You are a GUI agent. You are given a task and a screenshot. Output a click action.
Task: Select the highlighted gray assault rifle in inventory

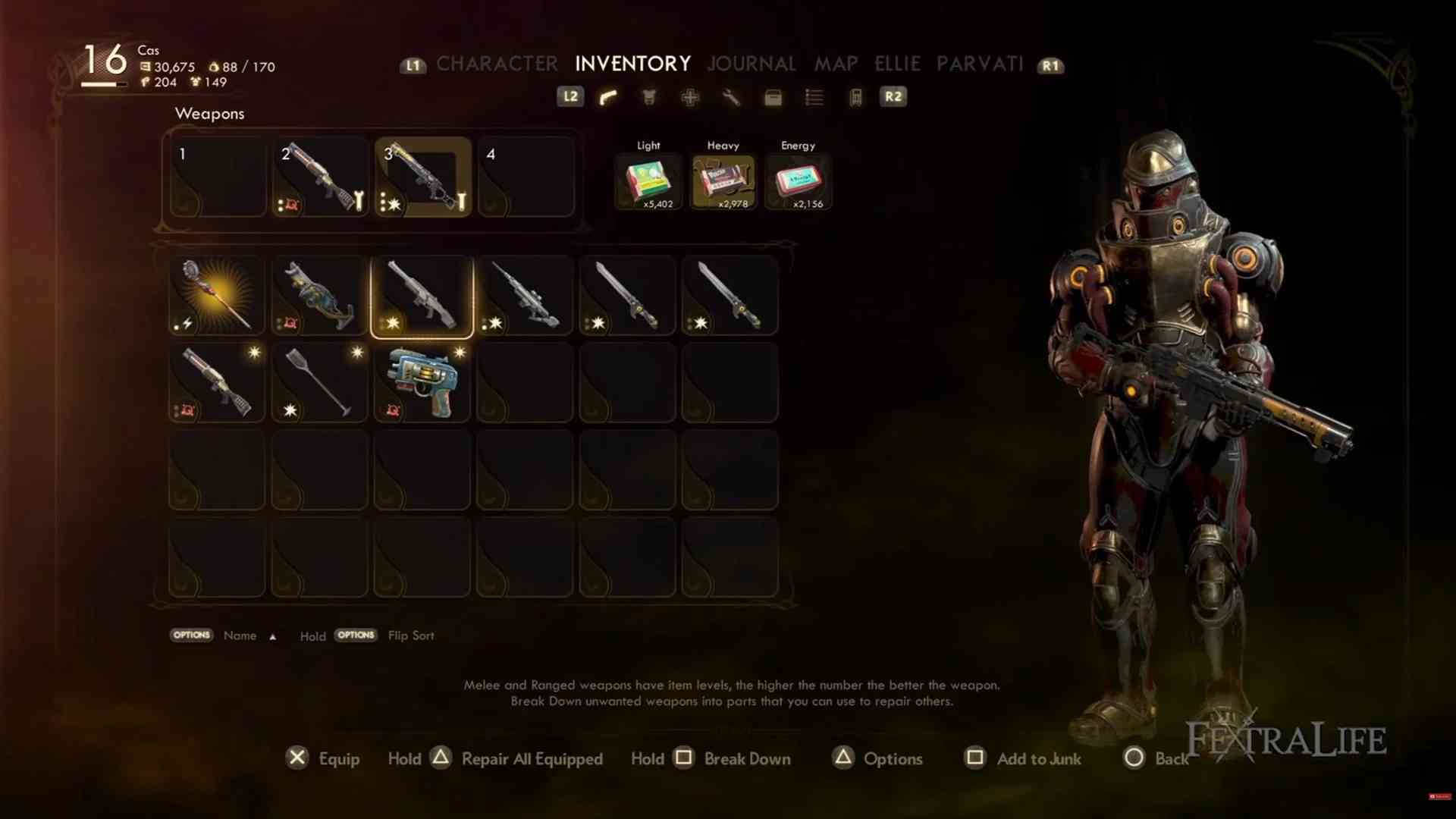[x=422, y=295]
